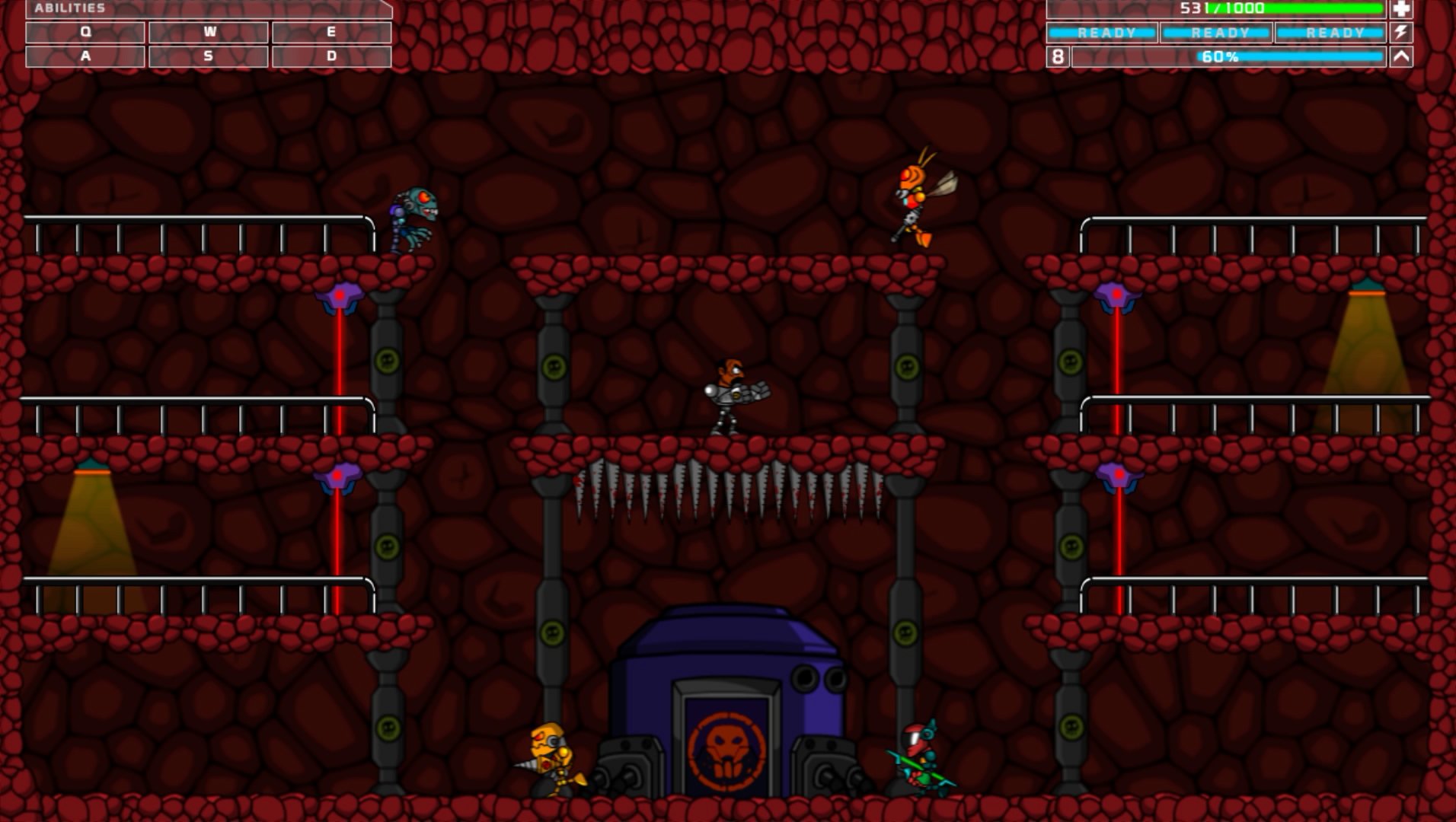Click the level 8 badge
The height and width of the screenshot is (822, 1456).
(x=1058, y=56)
